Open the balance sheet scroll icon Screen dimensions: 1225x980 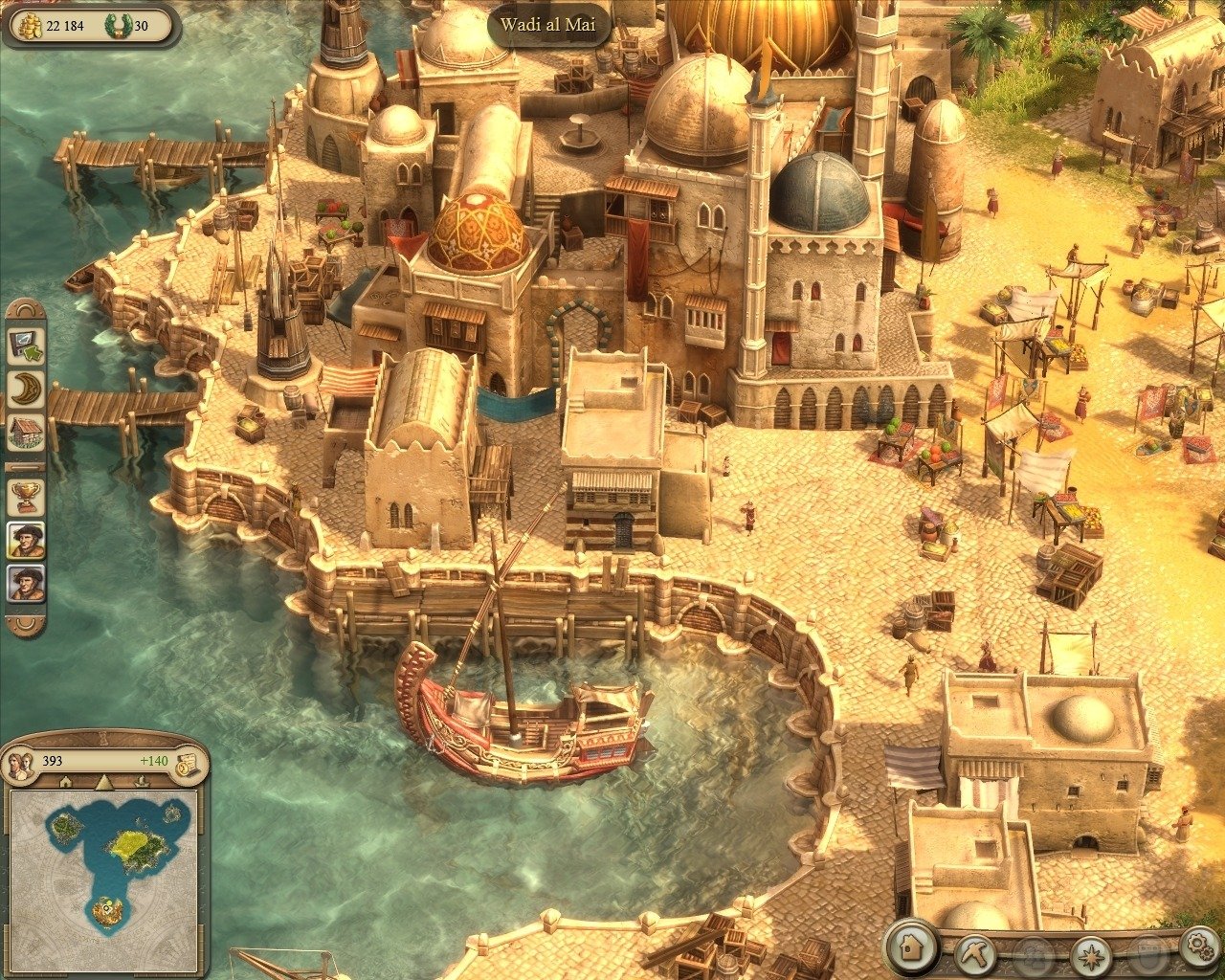(x=186, y=762)
